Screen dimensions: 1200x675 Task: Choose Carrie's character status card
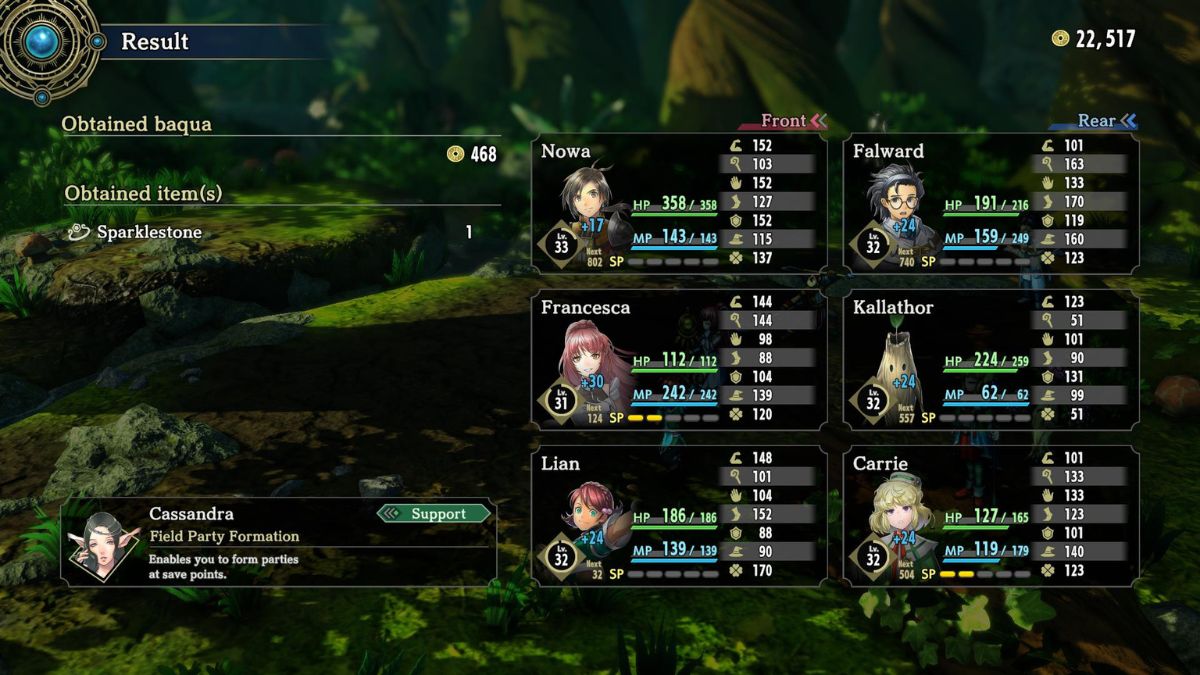991,516
